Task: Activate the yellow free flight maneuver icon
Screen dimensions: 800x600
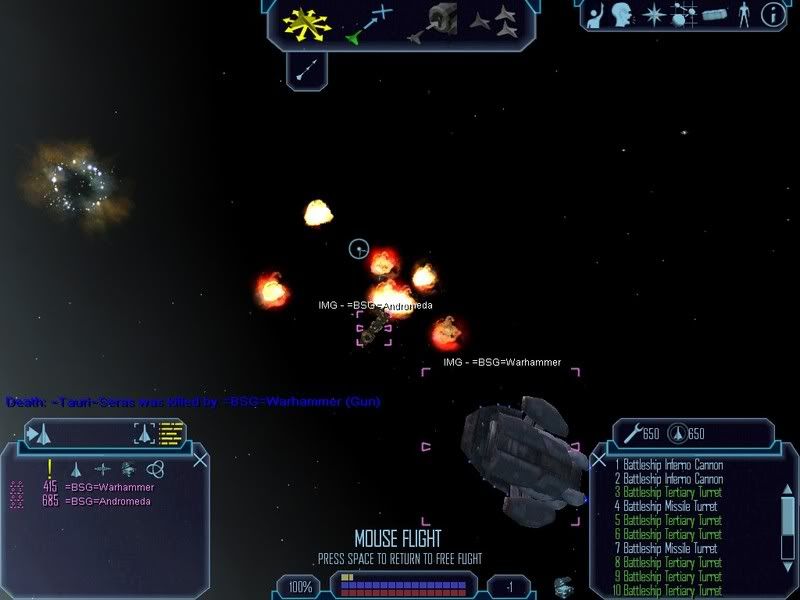Action: click(307, 23)
